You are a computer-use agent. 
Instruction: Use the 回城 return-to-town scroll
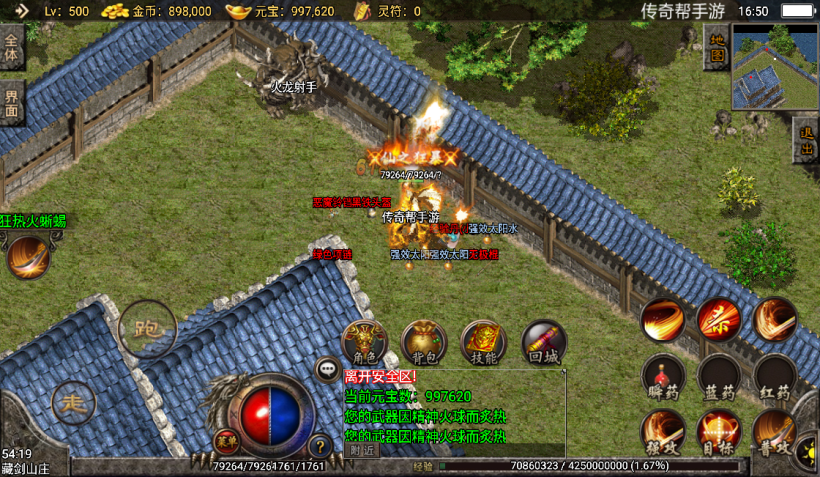coord(543,343)
